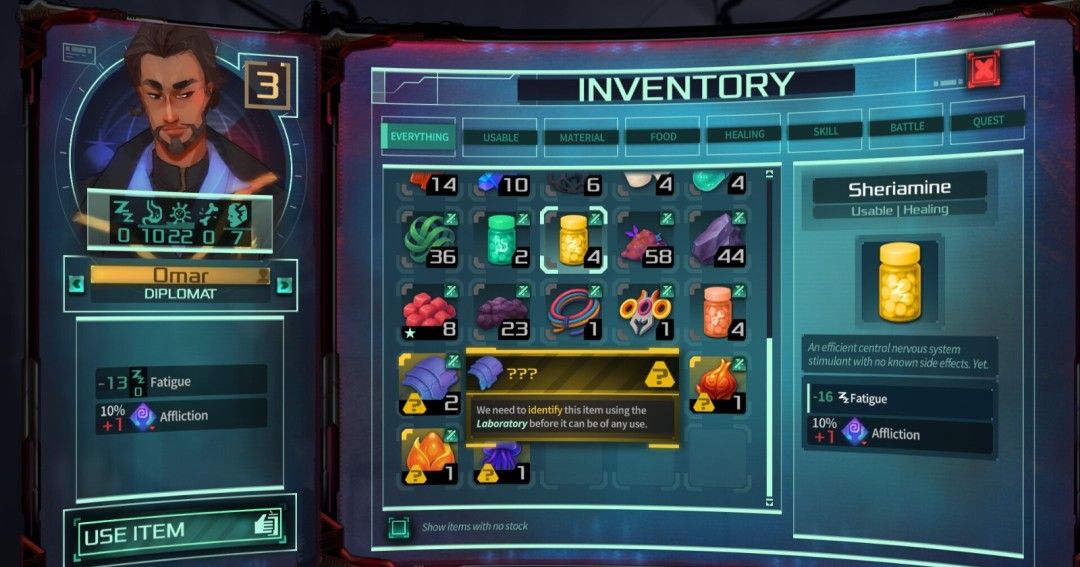
Task: Open the Material category tab
Action: [582, 137]
